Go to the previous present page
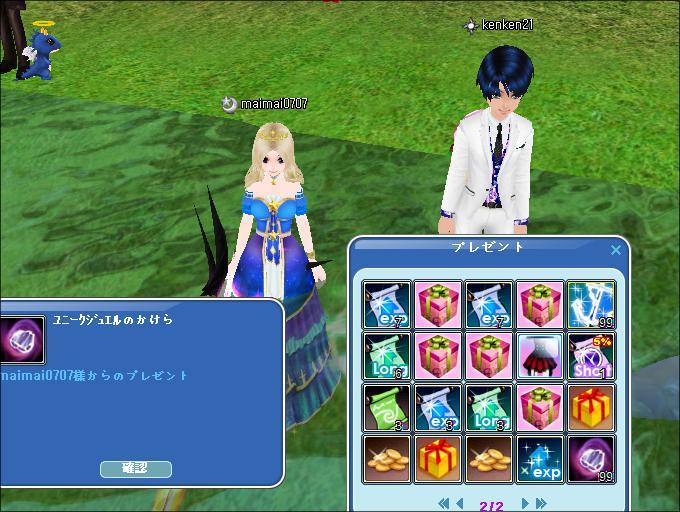The width and height of the screenshot is (680, 512). click(x=460, y=503)
